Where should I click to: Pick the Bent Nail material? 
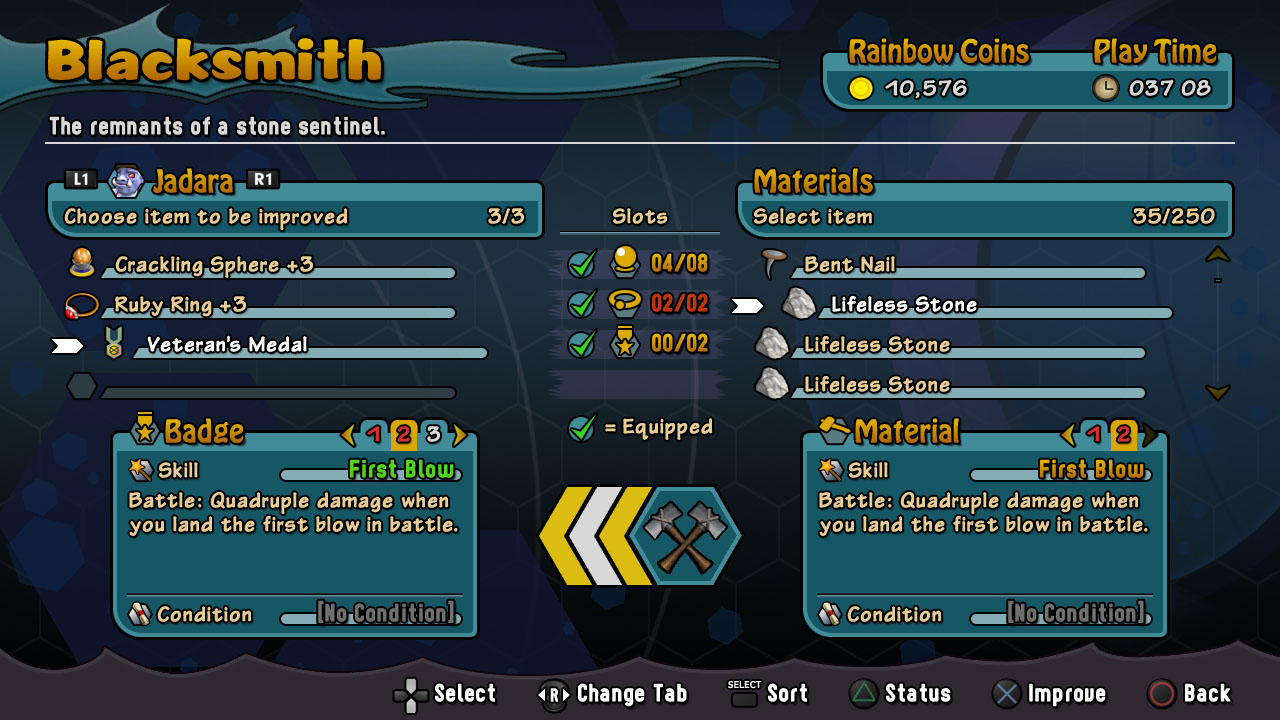tap(849, 265)
